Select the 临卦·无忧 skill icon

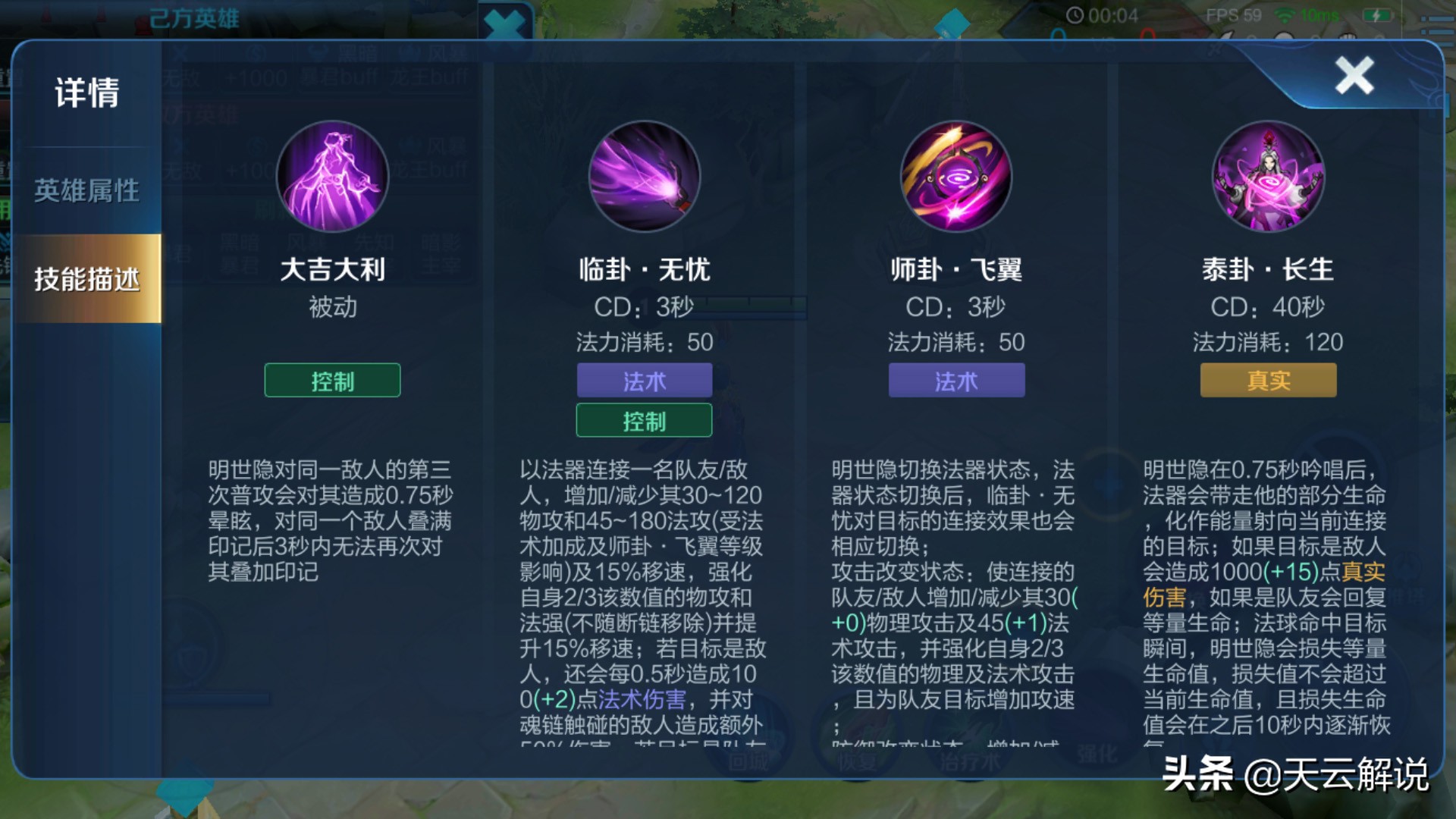tap(644, 176)
